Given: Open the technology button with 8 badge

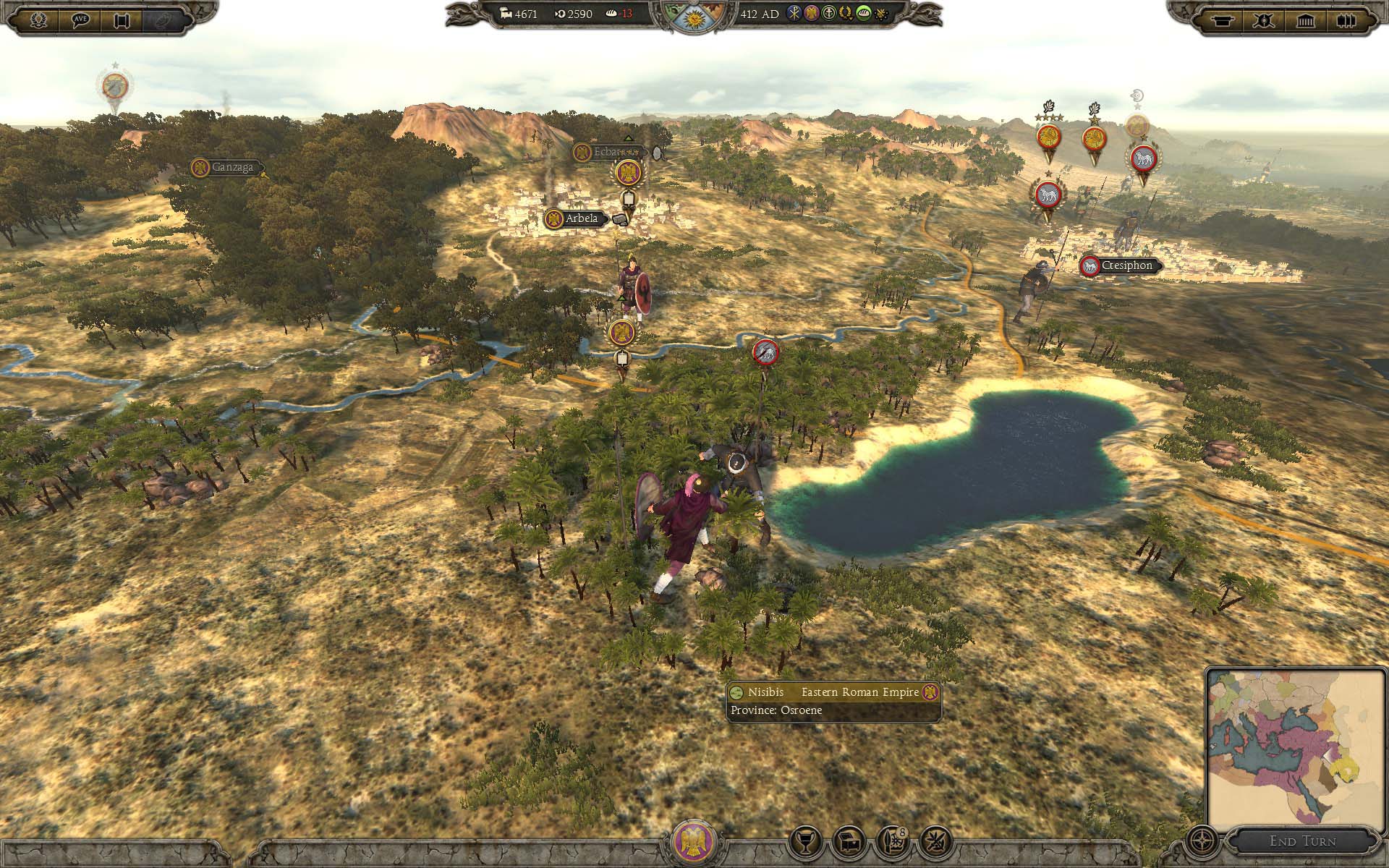Looking at the screenshot, I should (893, 841).
